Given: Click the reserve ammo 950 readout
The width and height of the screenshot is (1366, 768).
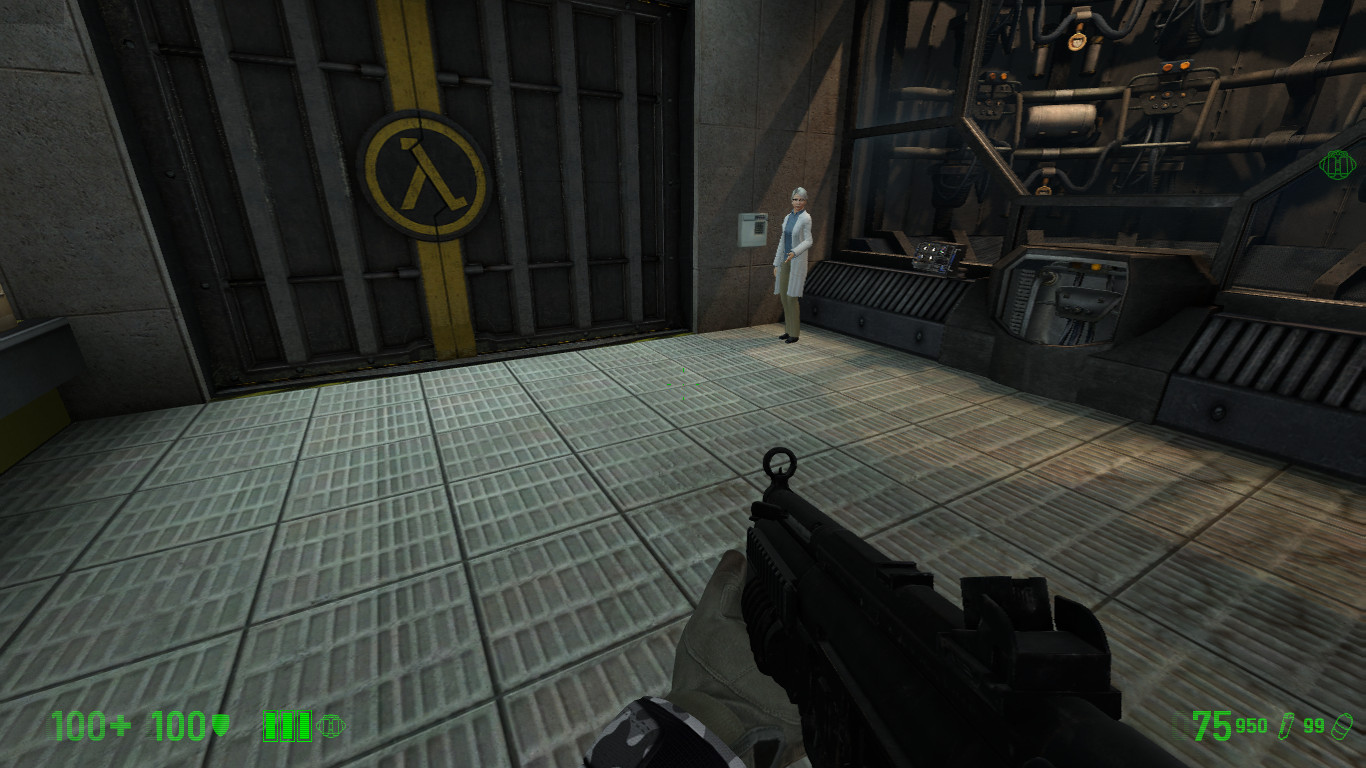Looking at the screenshot, I should tap(1252, 725).
